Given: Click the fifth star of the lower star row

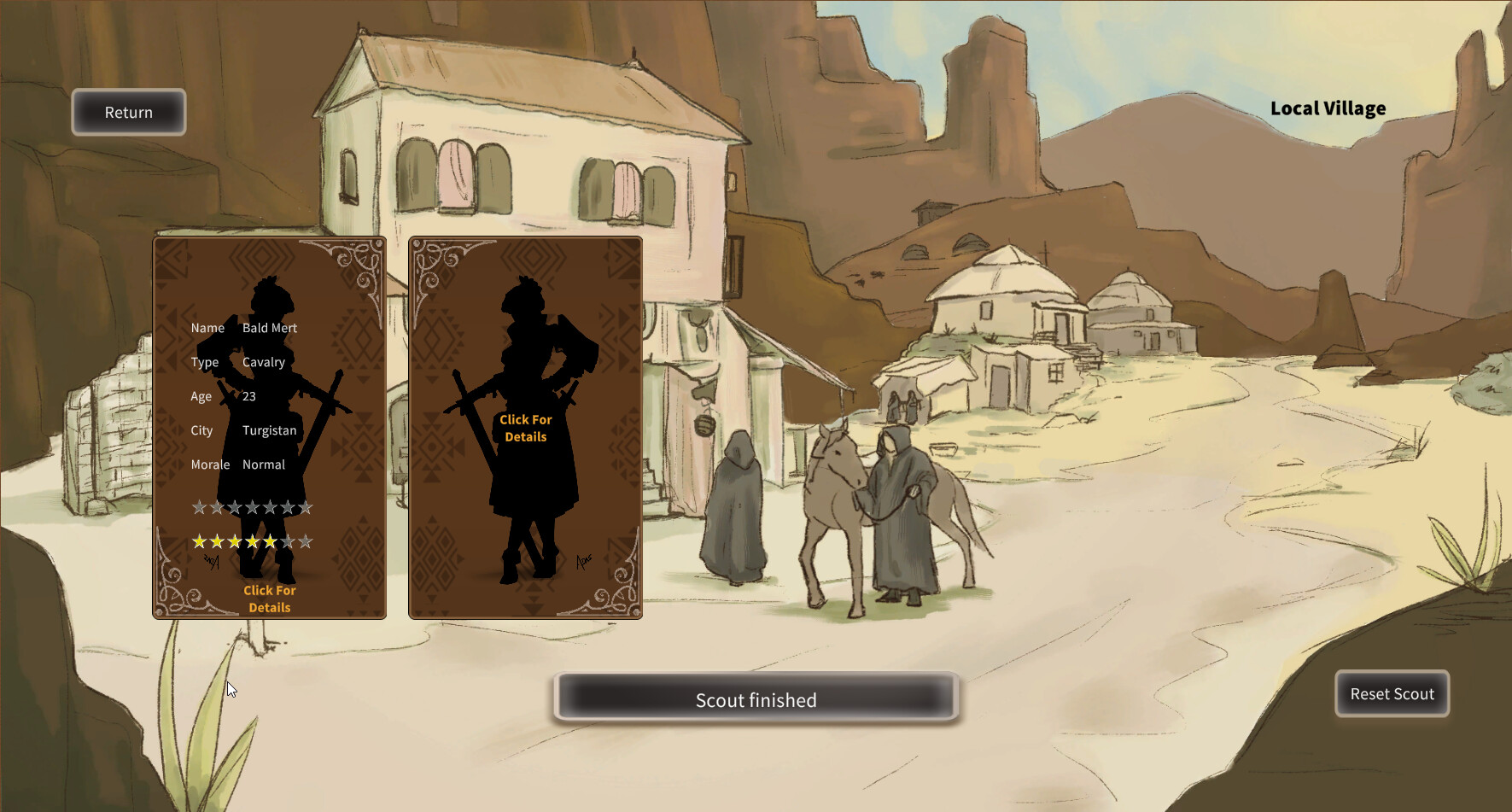Looking at the screenshot, I should coord(271,540).
